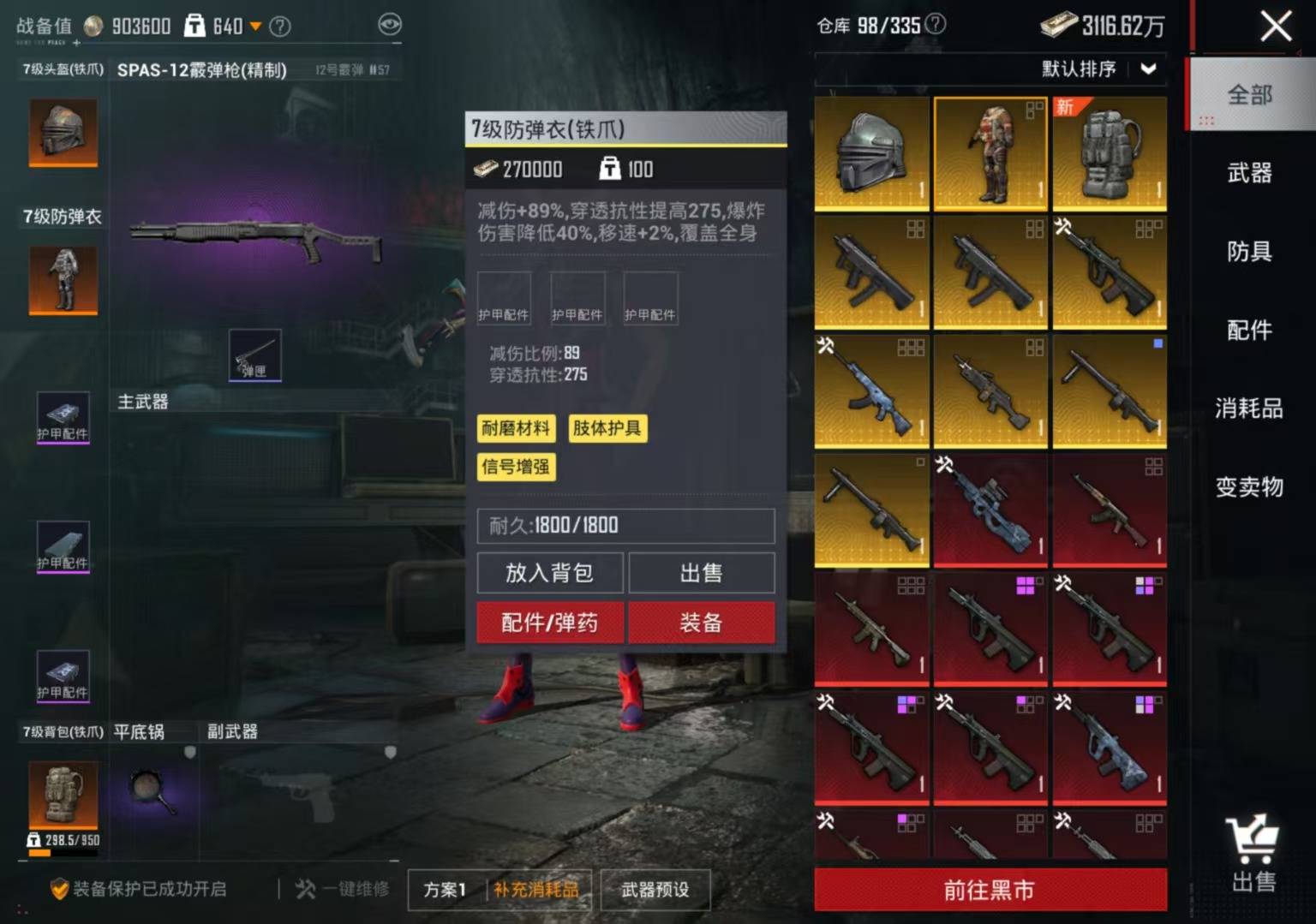Image resolution: width=1316 pixels, height=924 pixels.
Task: Open the 防具 category tab
Action: point(1249,252)
